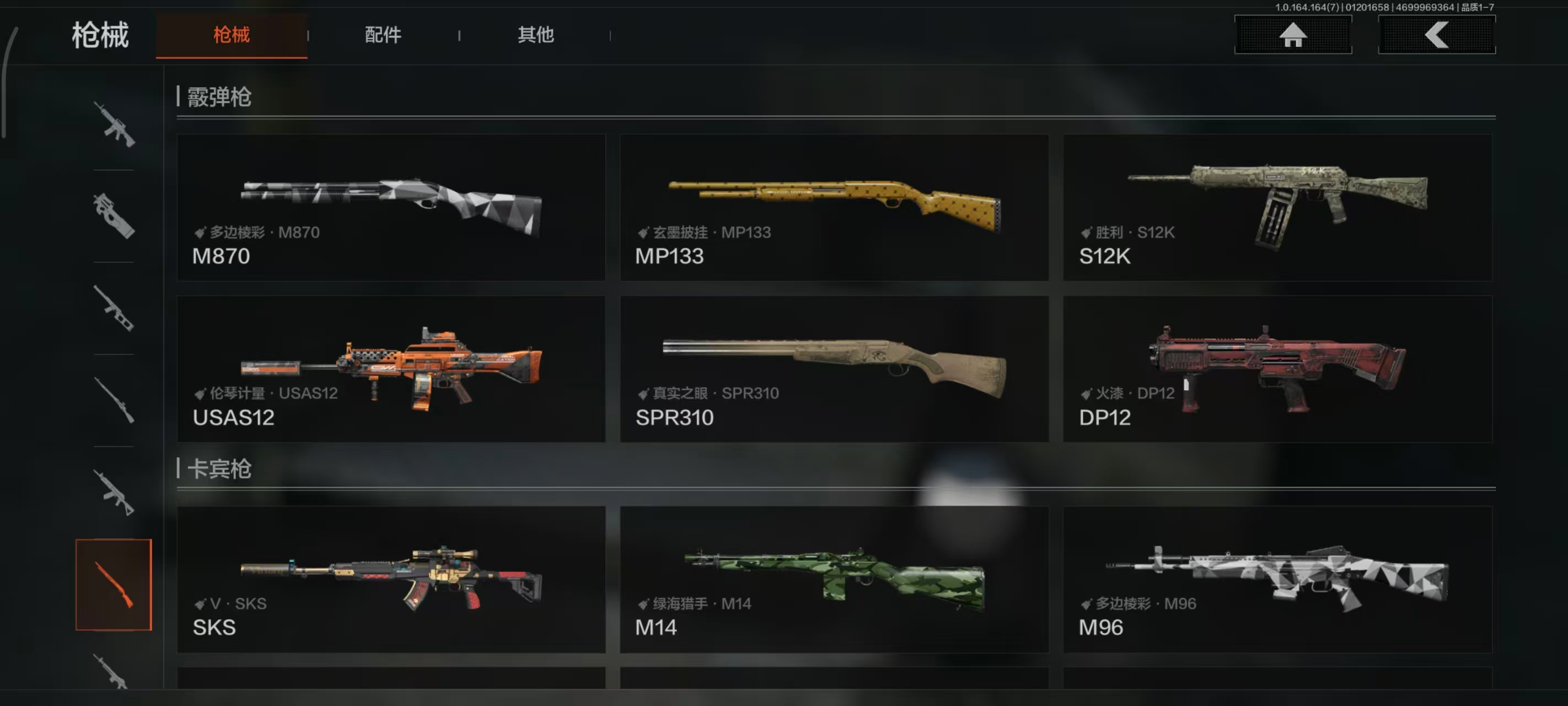
Task: Open the 配件 tab
Action: coord(383,35)
